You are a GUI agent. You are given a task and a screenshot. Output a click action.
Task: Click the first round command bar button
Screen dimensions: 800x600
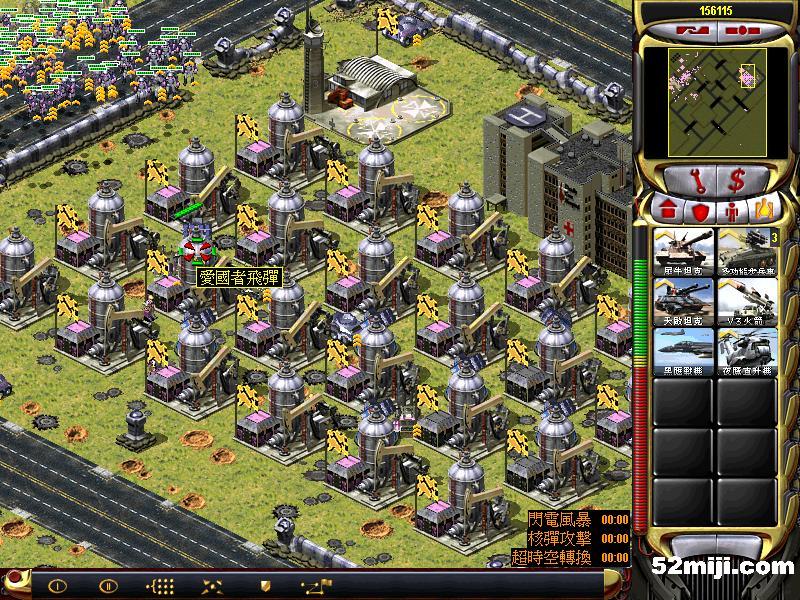(57, 586)
